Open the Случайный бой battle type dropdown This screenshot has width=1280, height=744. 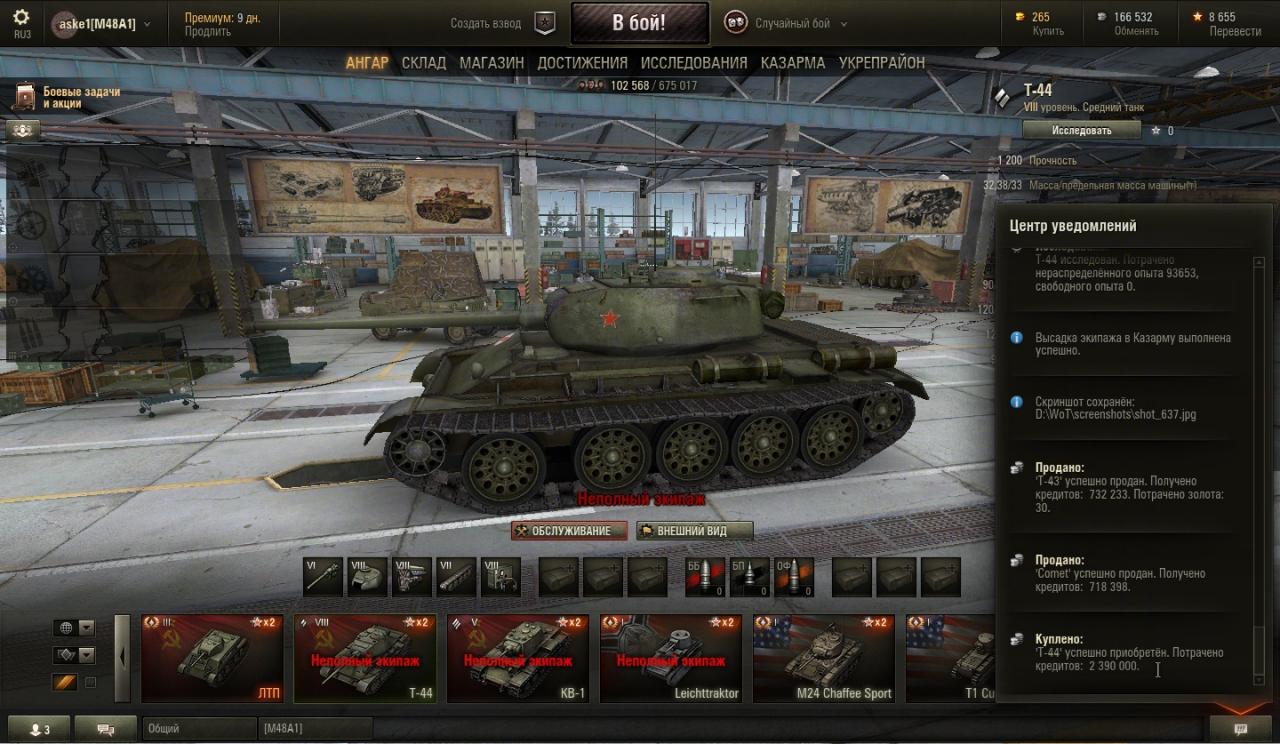point(799,23)
